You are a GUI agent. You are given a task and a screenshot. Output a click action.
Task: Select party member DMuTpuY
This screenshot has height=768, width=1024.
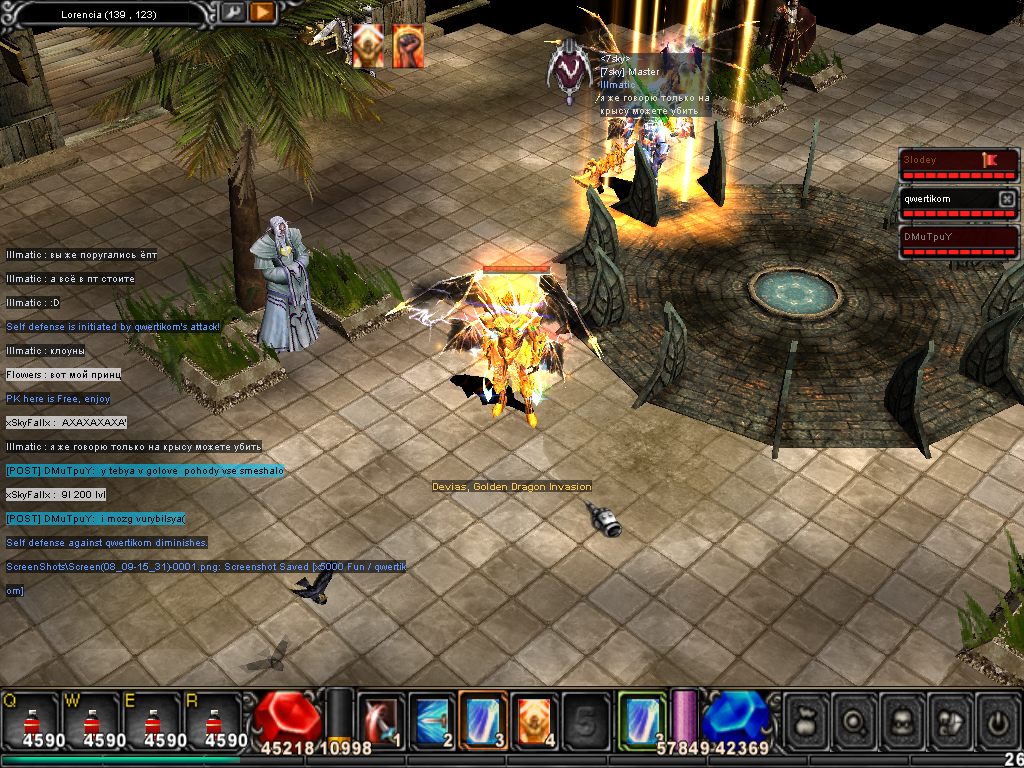pyautogui.click(x=958, y=238)
